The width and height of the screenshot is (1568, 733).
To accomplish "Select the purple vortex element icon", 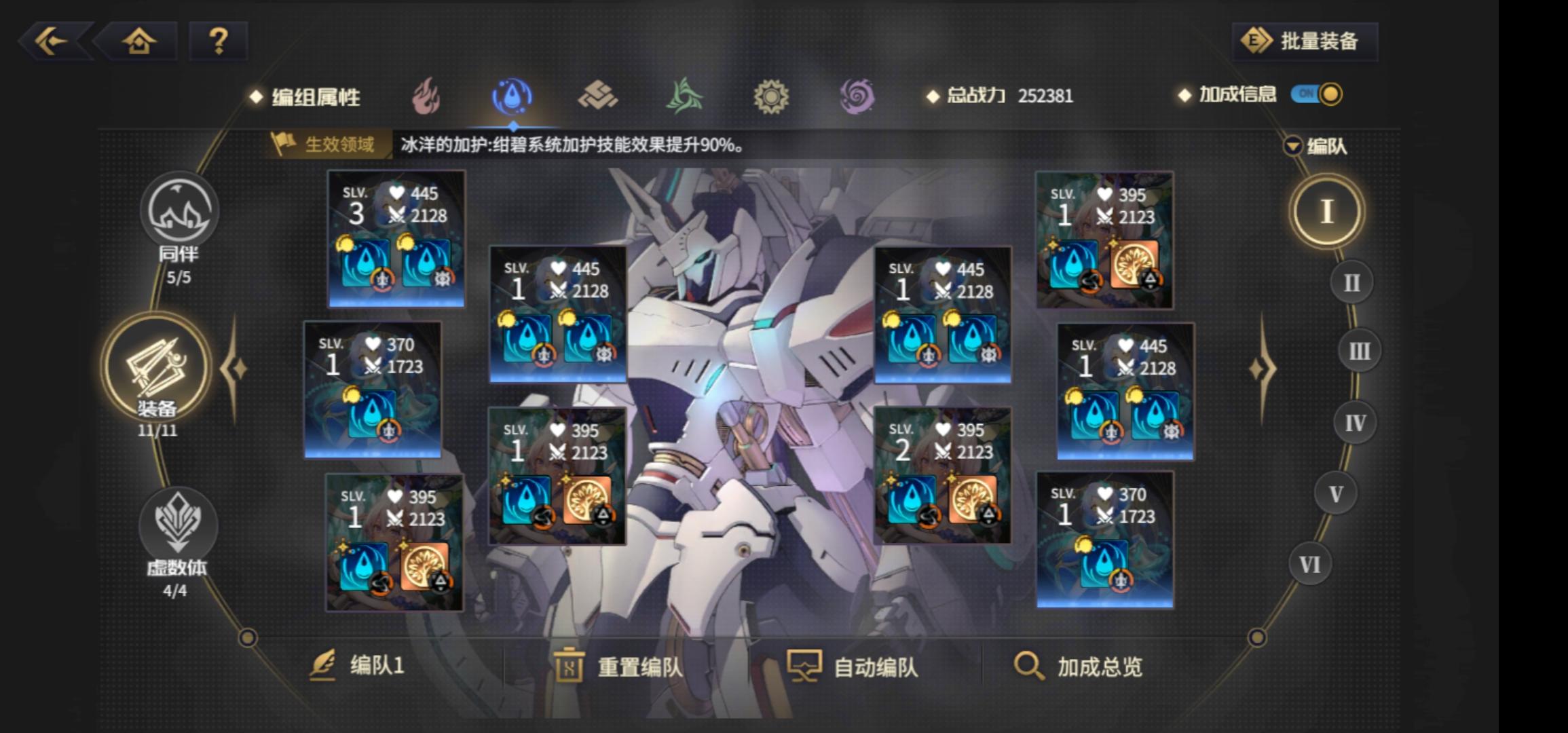I will pyautogui.click(x=858, y=96).
